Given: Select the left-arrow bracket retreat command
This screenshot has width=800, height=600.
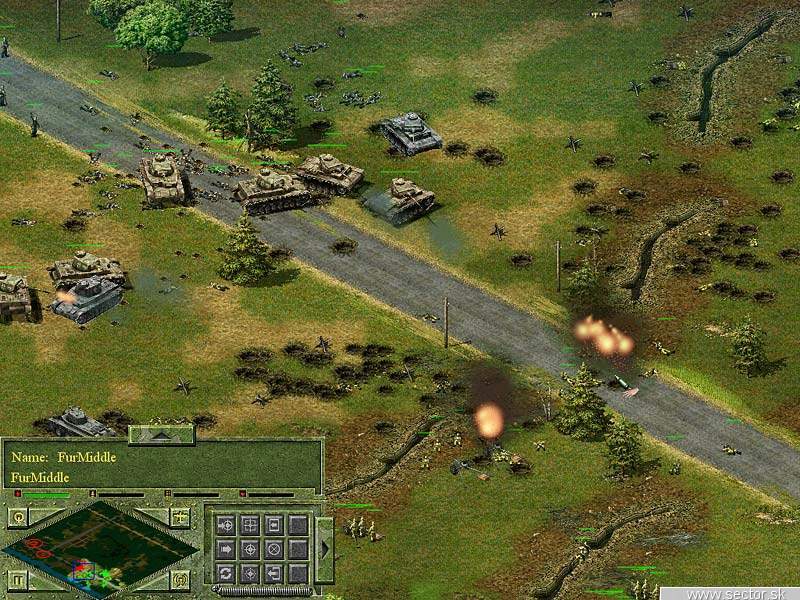Looking at the screenshot, I should click(273, 573).
